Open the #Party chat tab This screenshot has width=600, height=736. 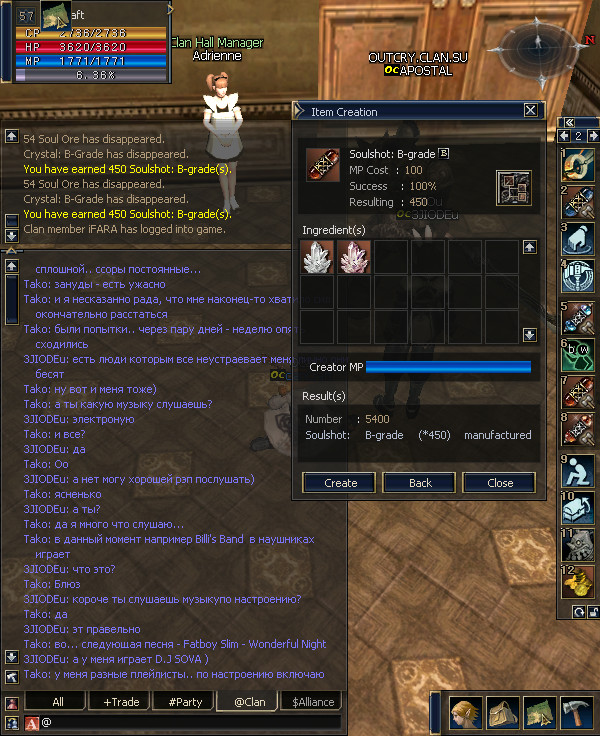click(185, 702)
